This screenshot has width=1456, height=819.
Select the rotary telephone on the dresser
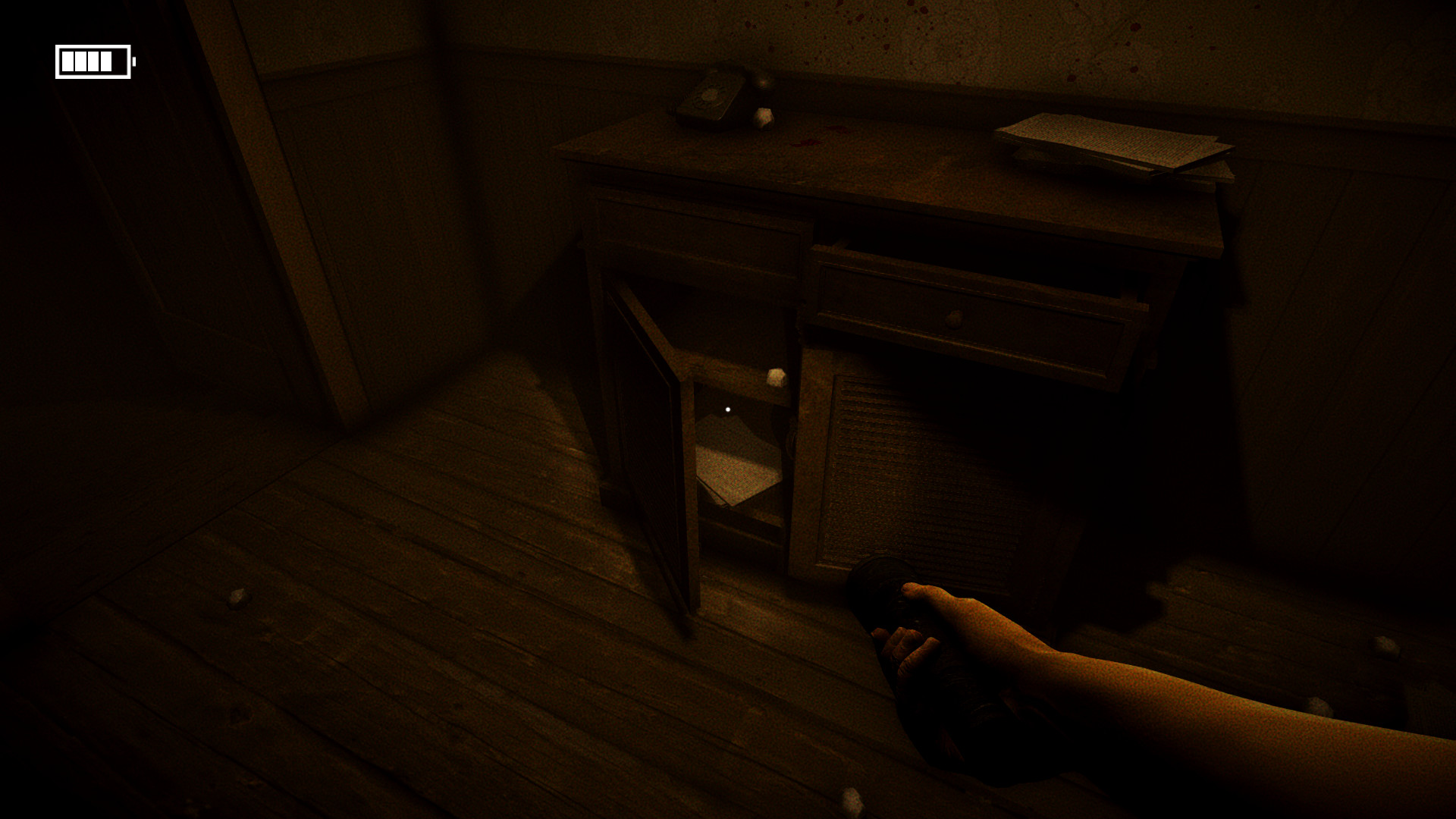tap(708, 97)
